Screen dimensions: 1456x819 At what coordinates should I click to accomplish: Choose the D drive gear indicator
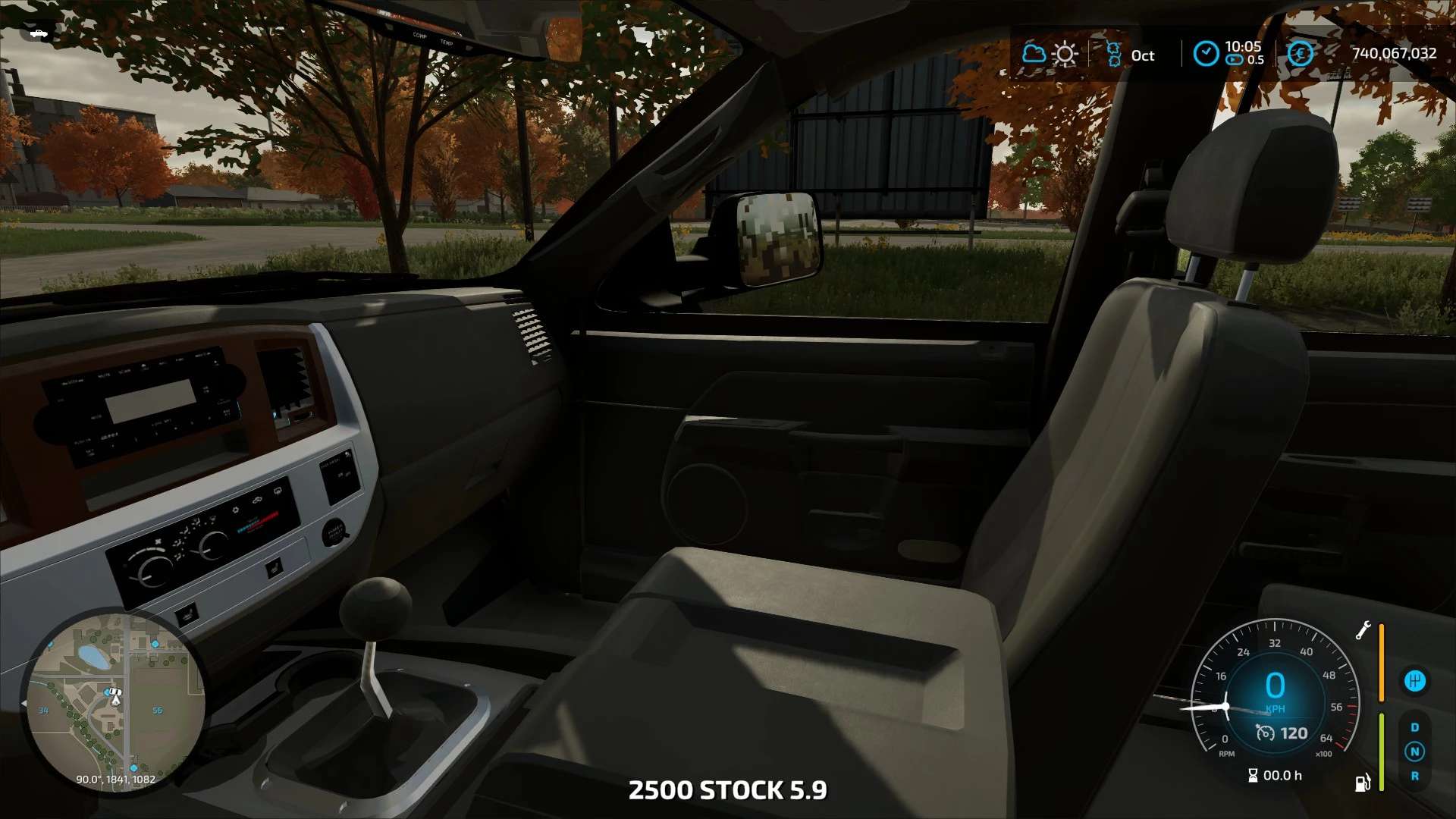tap(1414, 727)
